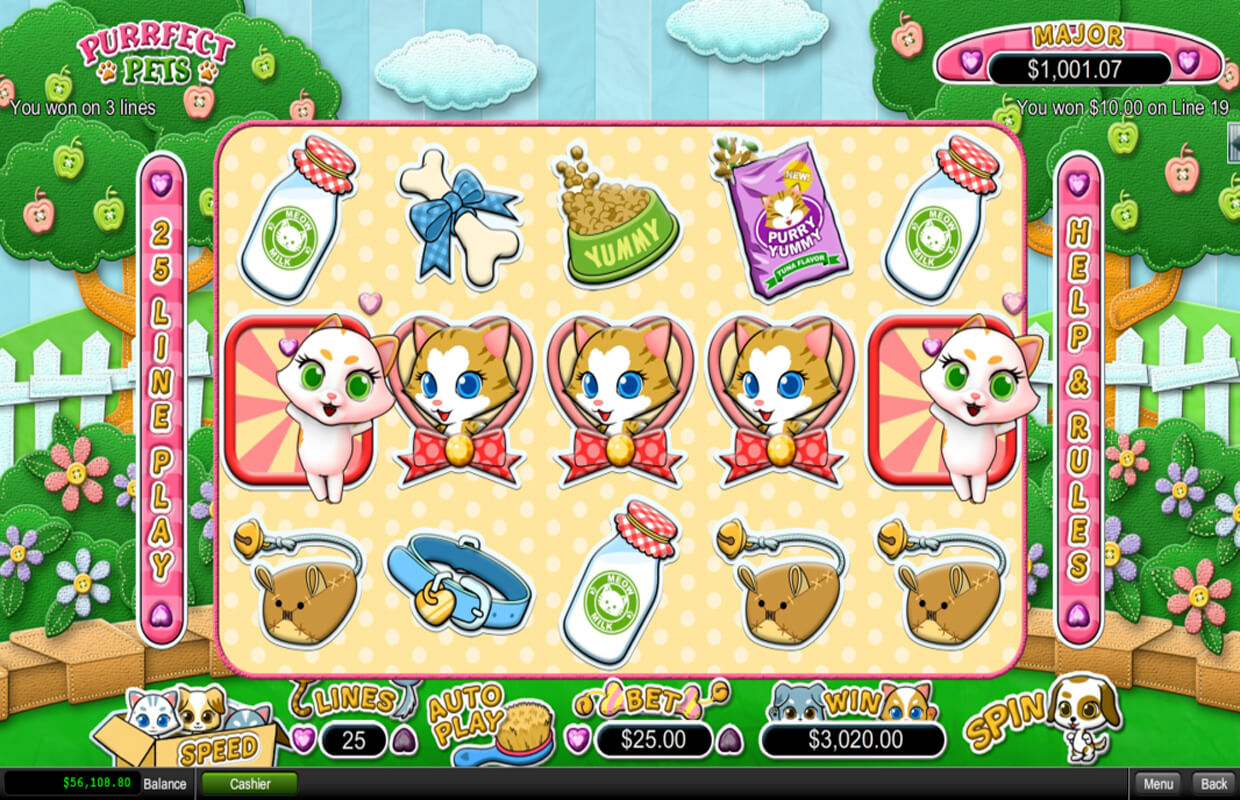Click the pink heart beside the Lines count
Screen dimensions: 1240x800
tap(304, 740)
